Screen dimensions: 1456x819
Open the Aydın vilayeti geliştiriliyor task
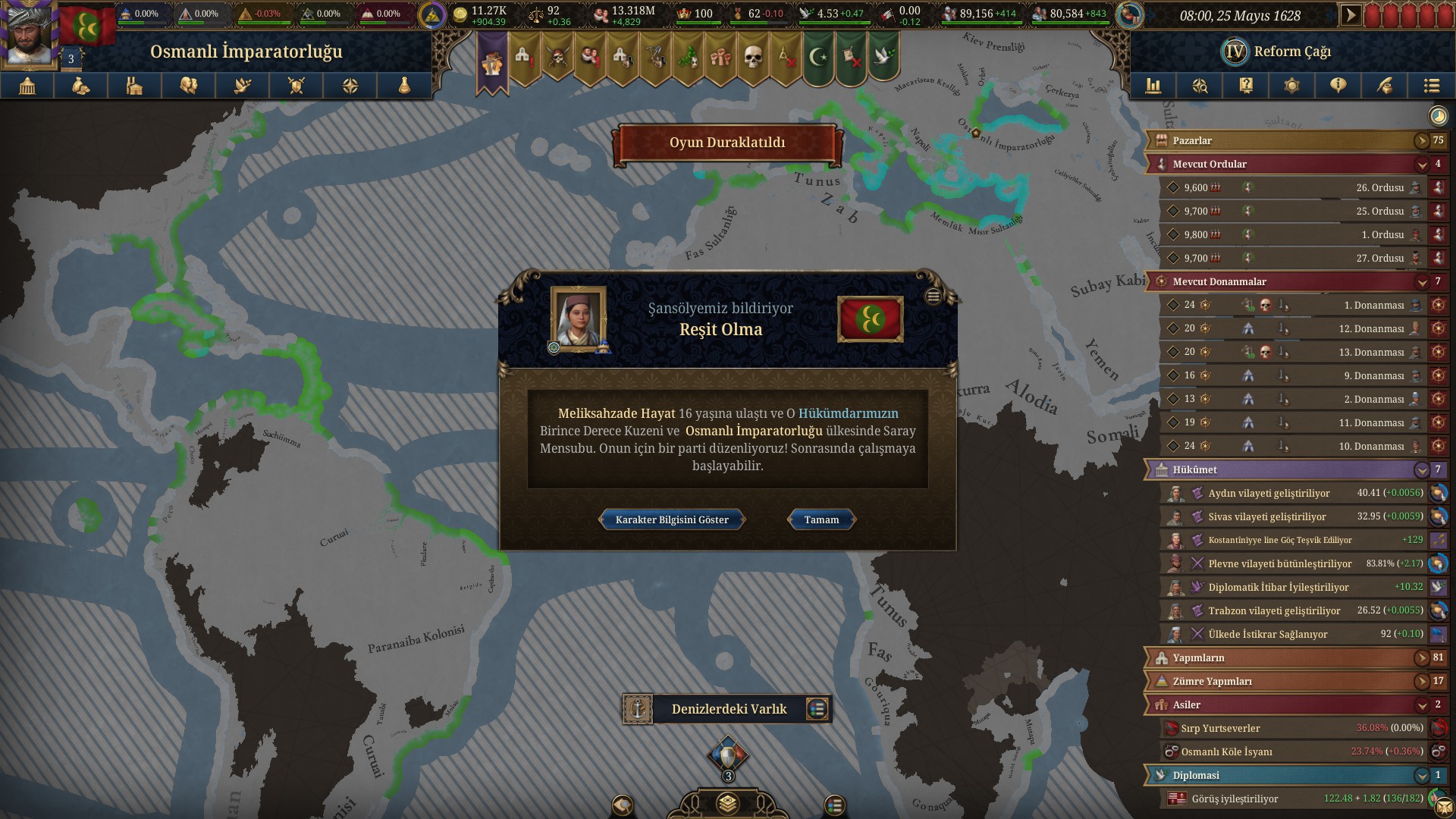(1269, 493)
